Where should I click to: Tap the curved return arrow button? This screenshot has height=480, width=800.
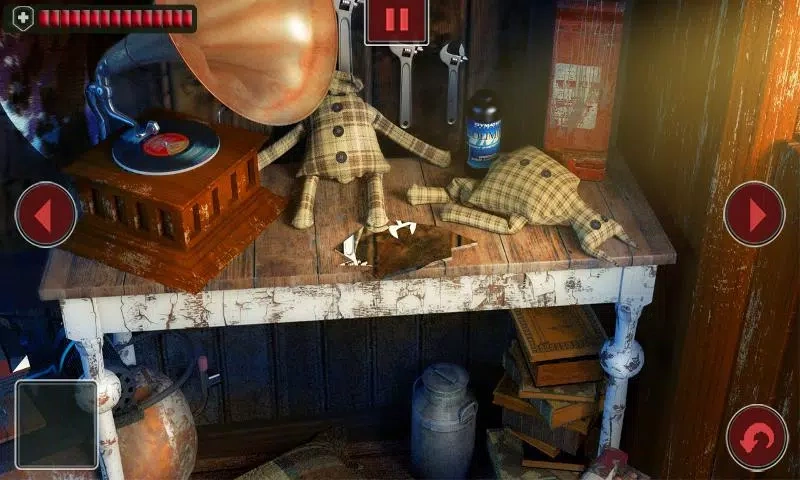(757, 437)
